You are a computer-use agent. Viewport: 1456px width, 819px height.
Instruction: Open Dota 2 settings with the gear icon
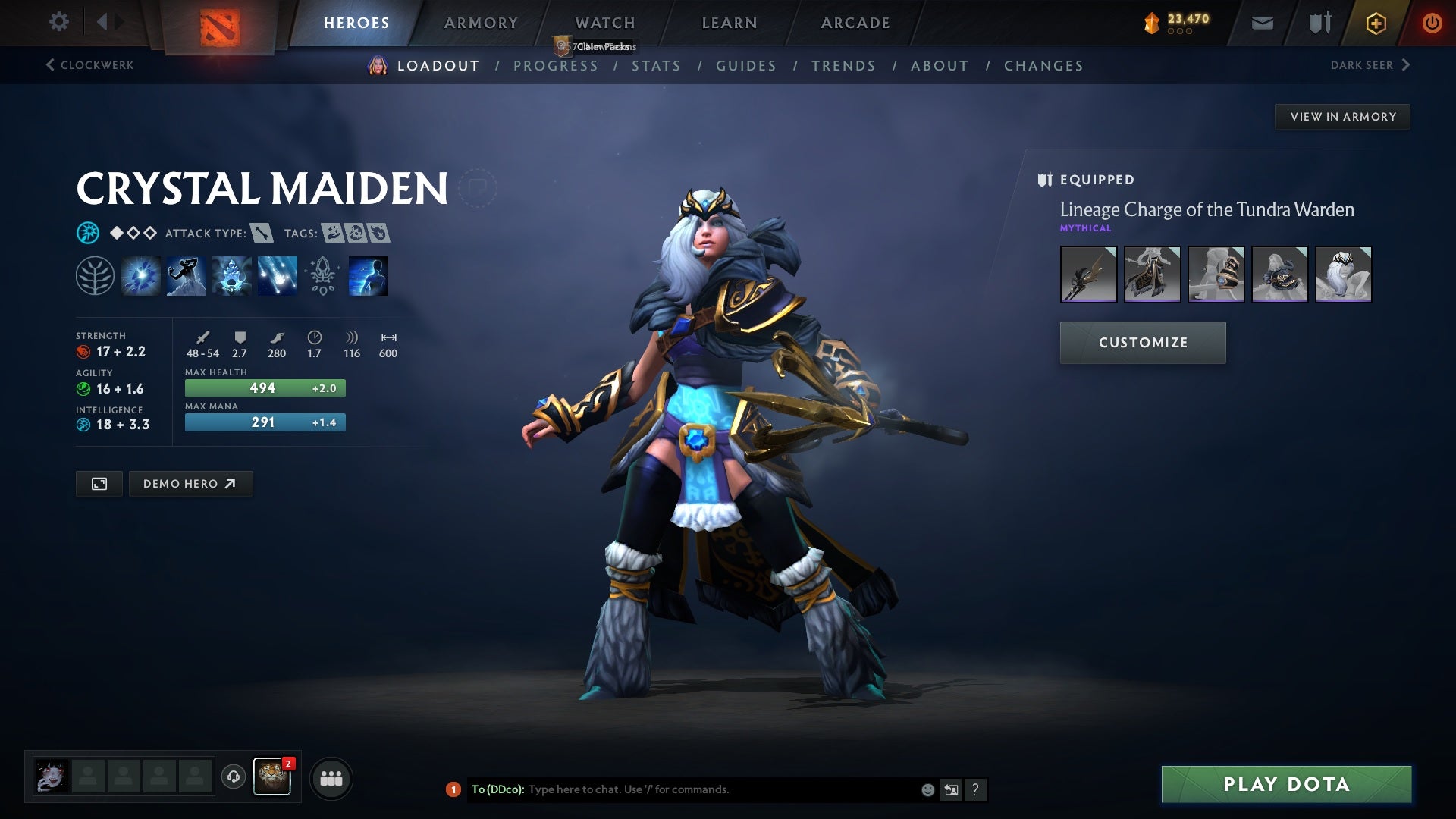pyautogui.click(x=58, y=22)
